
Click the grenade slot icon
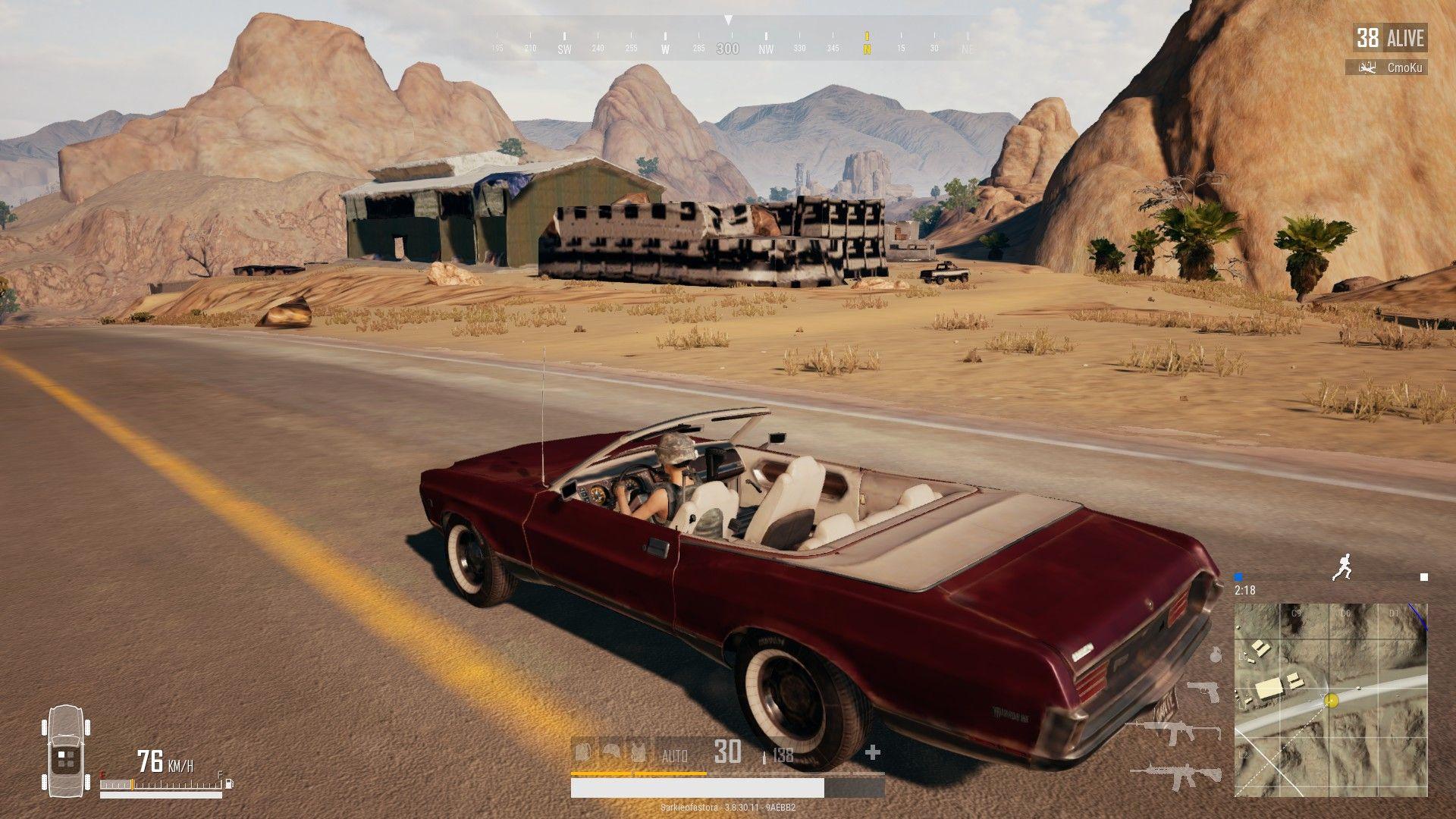[x=1215, y=655]
